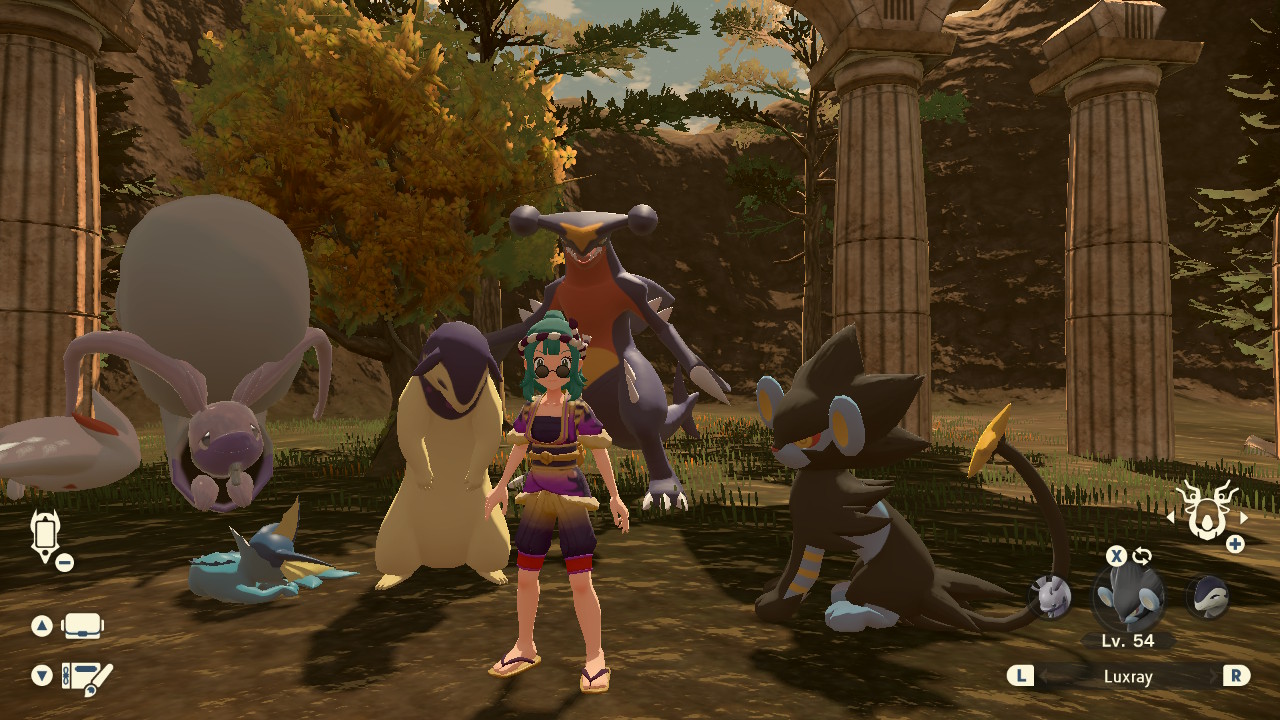Click the Luxray name bar
The height and width of the screenshot is (720, 1280).
point(1128,677)
